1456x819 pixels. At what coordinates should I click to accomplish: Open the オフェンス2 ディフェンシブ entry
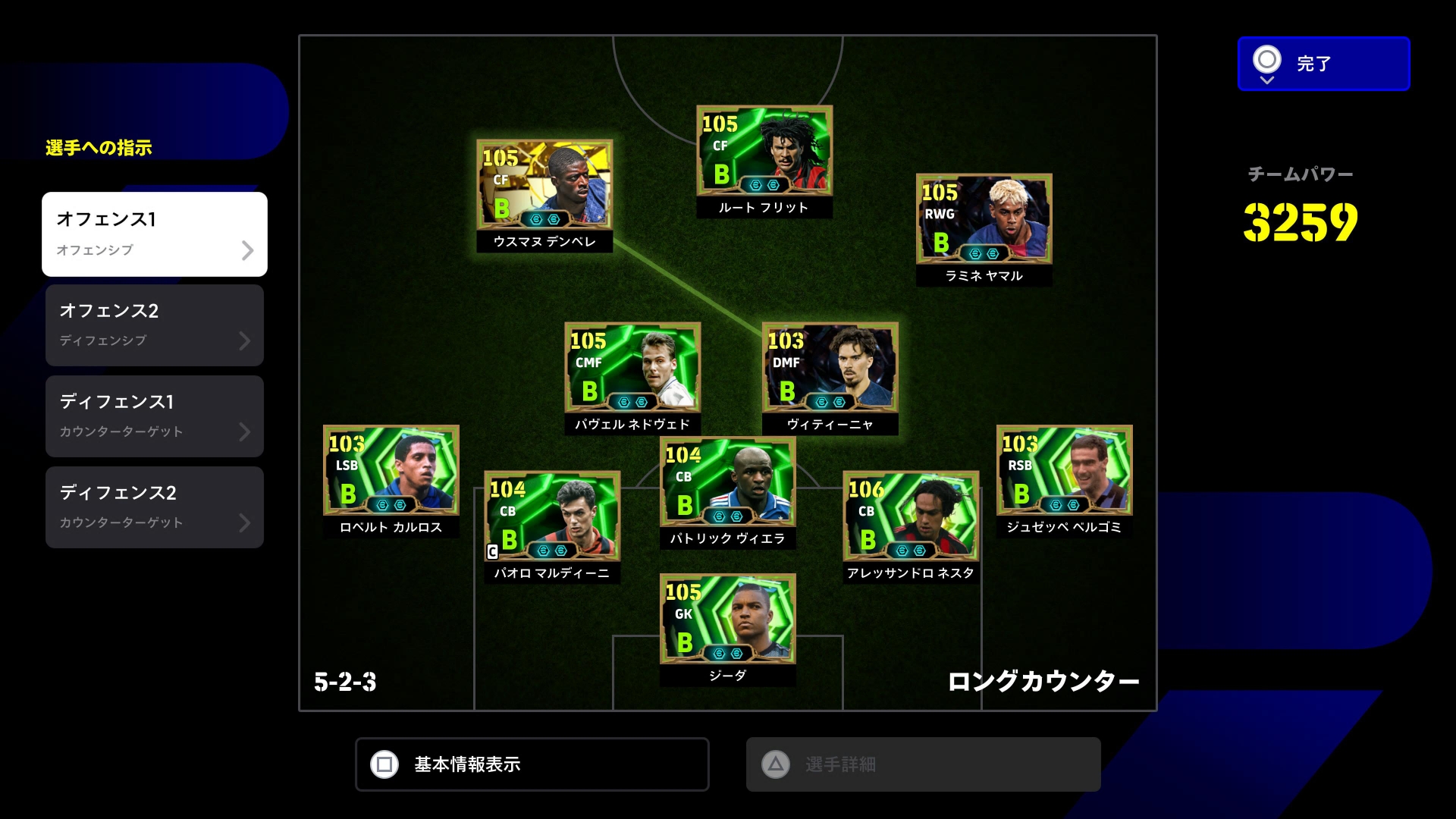pos(155,325)
